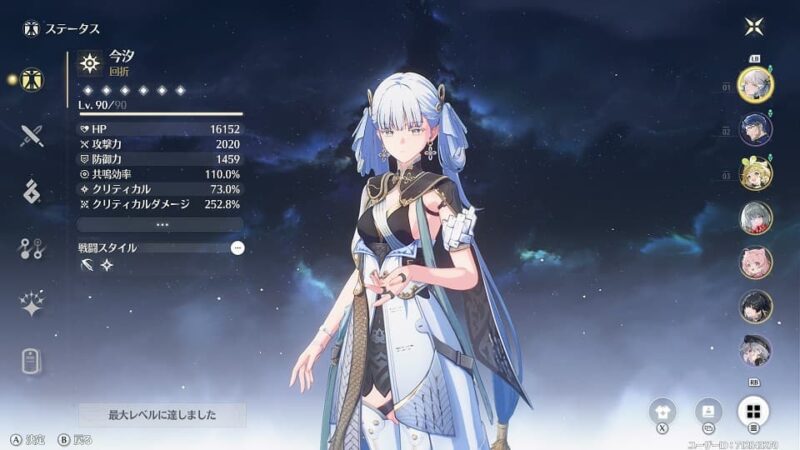The width and height of the screenshot is (800, 450).
Task: Pick the bottom white-haired character with hat
Action: pos(755,350)
